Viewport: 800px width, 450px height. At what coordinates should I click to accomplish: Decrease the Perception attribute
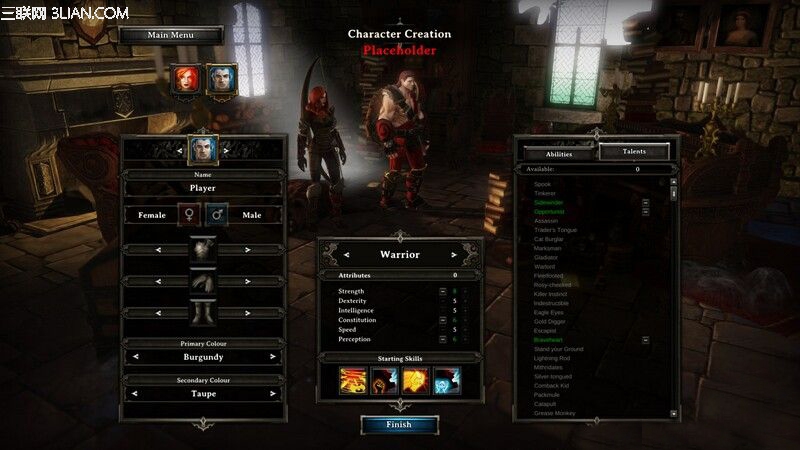tap(443, 338)
